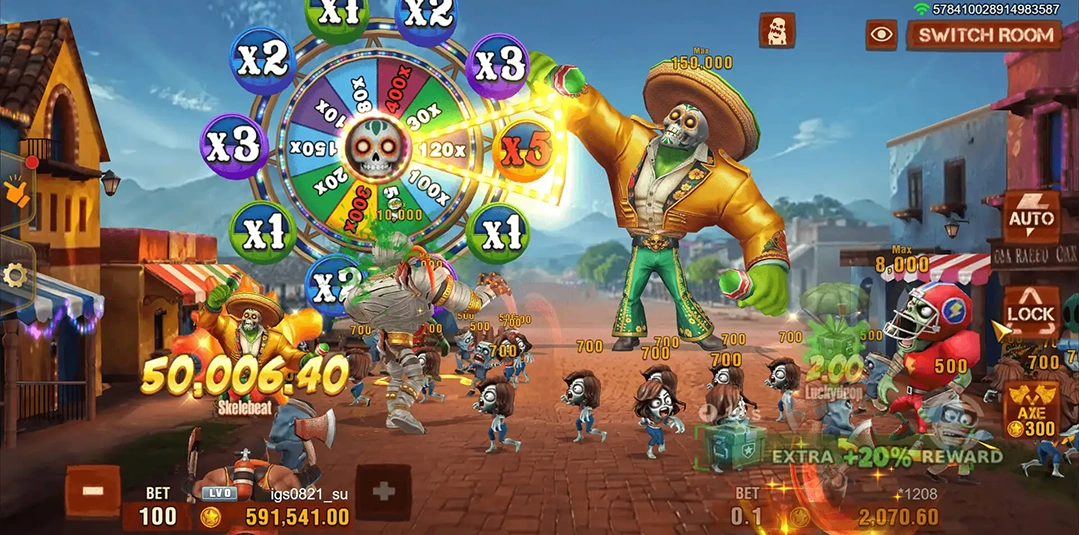Enable AUTO fire mode

(x=1031, y=216)
